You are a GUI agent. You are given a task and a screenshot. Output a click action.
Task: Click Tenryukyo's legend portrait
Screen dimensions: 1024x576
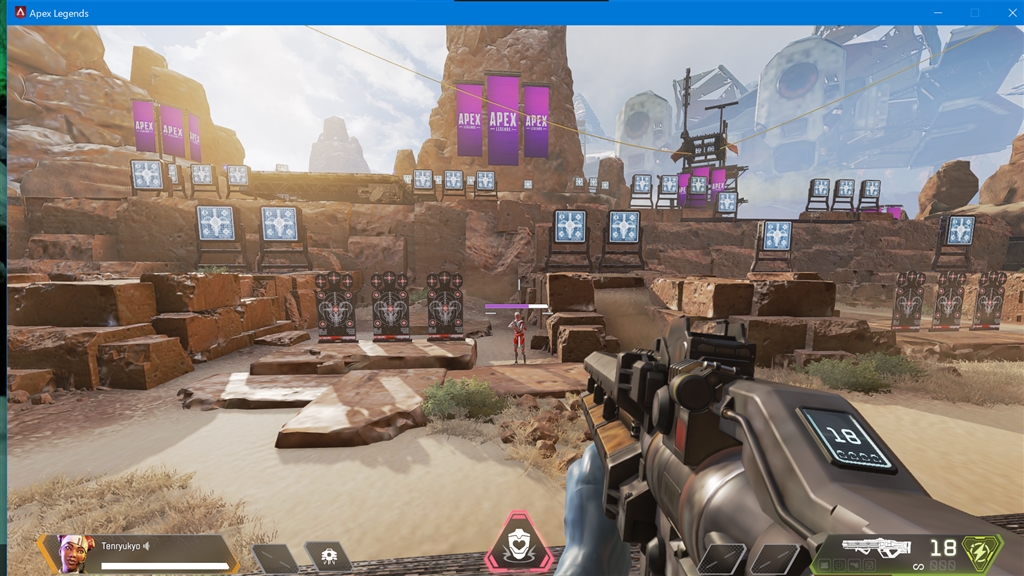(x=71, y=552)
